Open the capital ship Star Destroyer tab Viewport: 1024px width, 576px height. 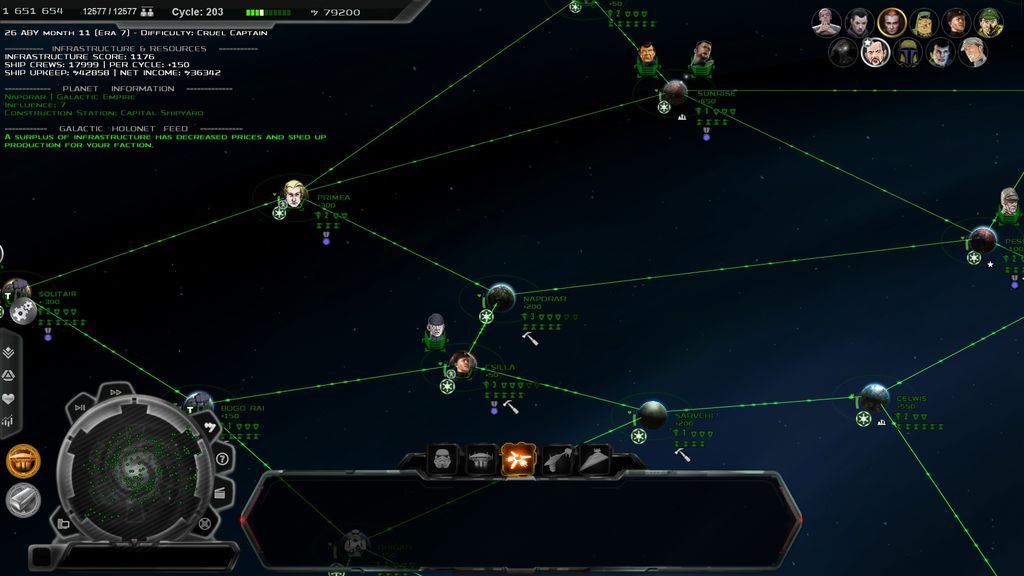594,459
